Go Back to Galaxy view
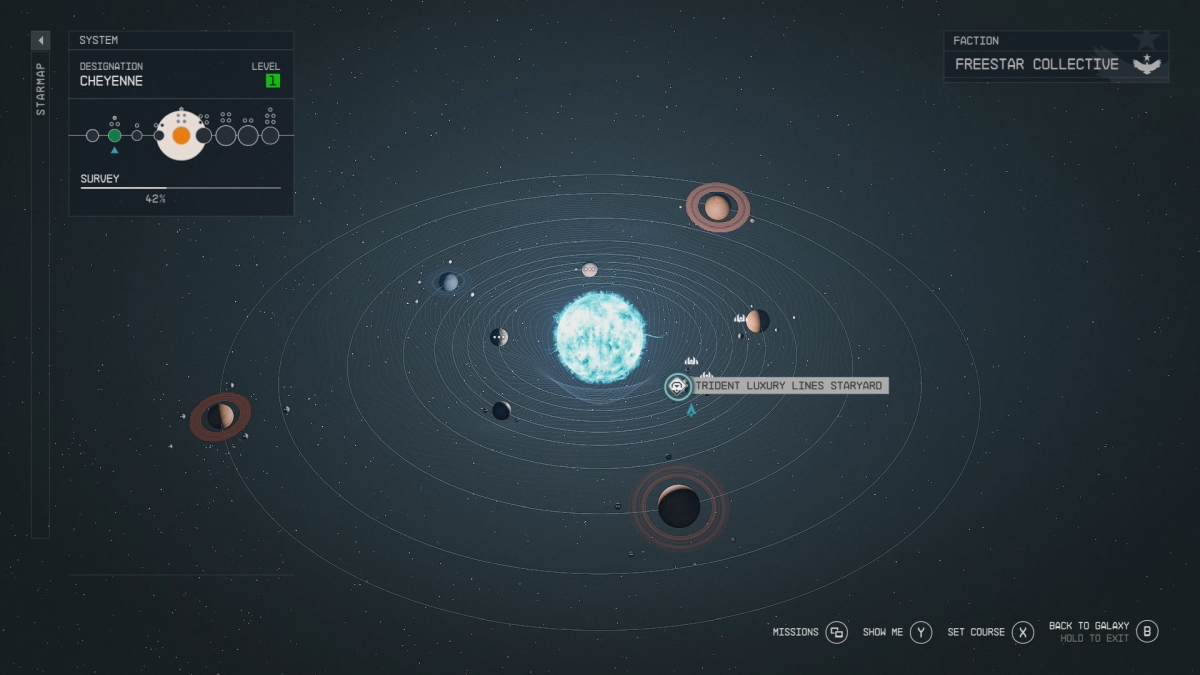The width and height of the screenshot is (1200, 675). [1147, 631]
